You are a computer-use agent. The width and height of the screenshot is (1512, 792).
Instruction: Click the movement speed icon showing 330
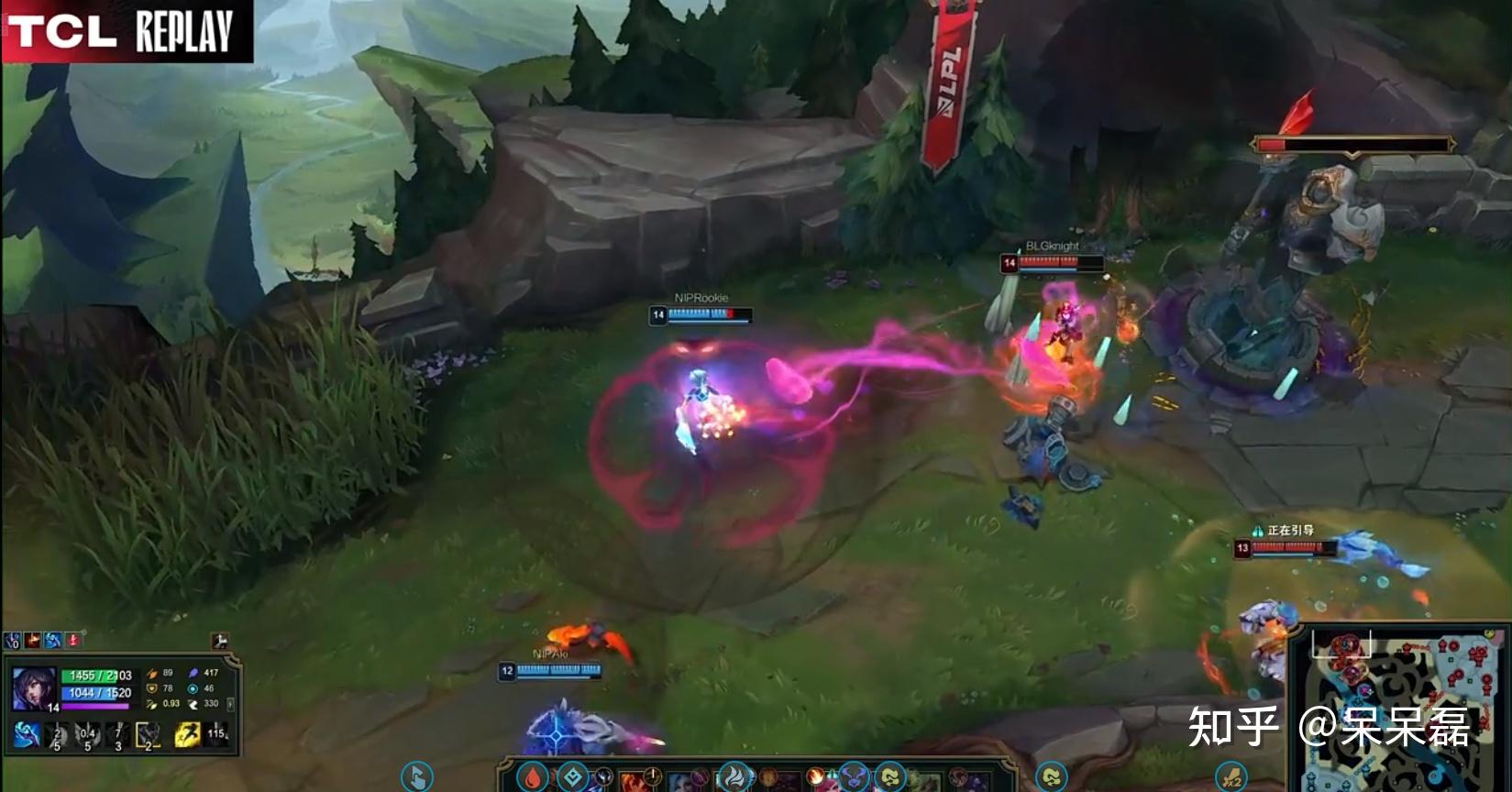pyautogui.click(x=193, y=704)
